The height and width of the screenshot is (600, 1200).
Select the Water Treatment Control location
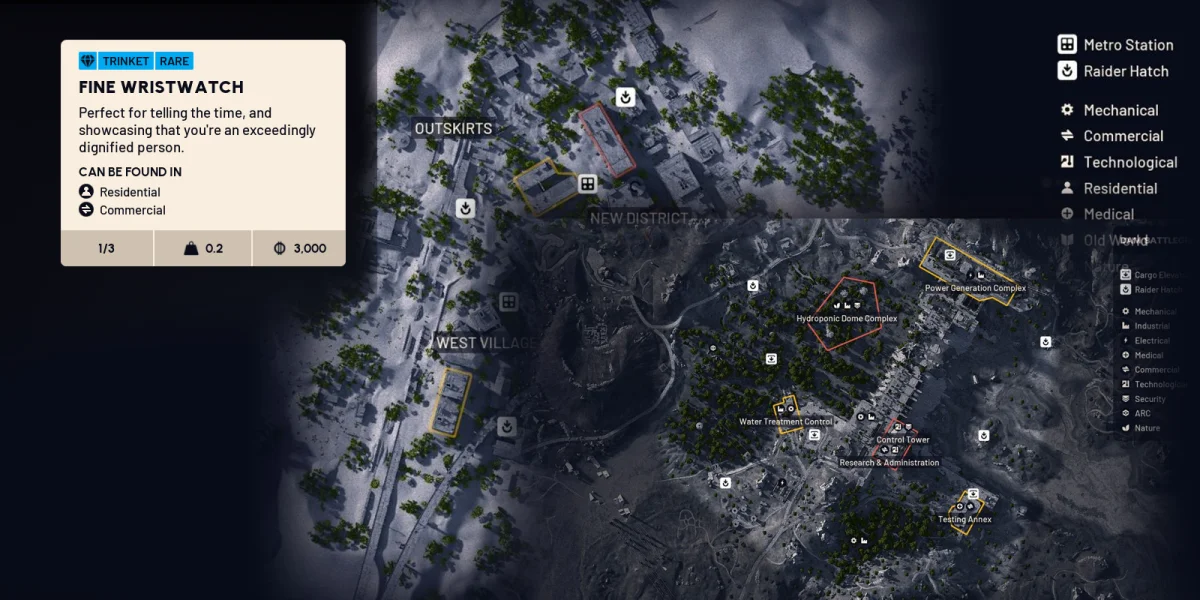click(x=785, y=421)
